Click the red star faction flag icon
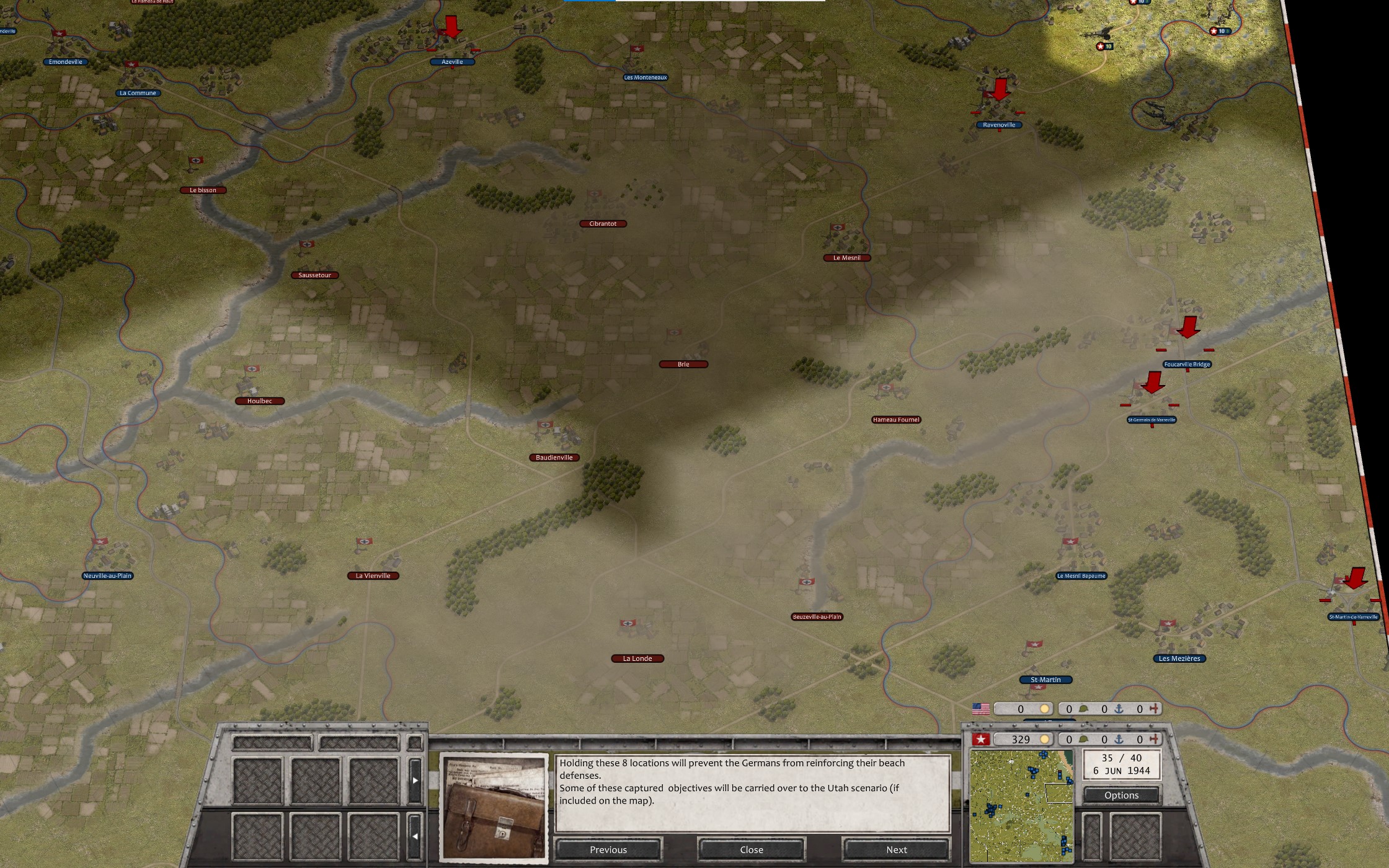The height and width of the screenshot is (868, 1389). point(980,739)
